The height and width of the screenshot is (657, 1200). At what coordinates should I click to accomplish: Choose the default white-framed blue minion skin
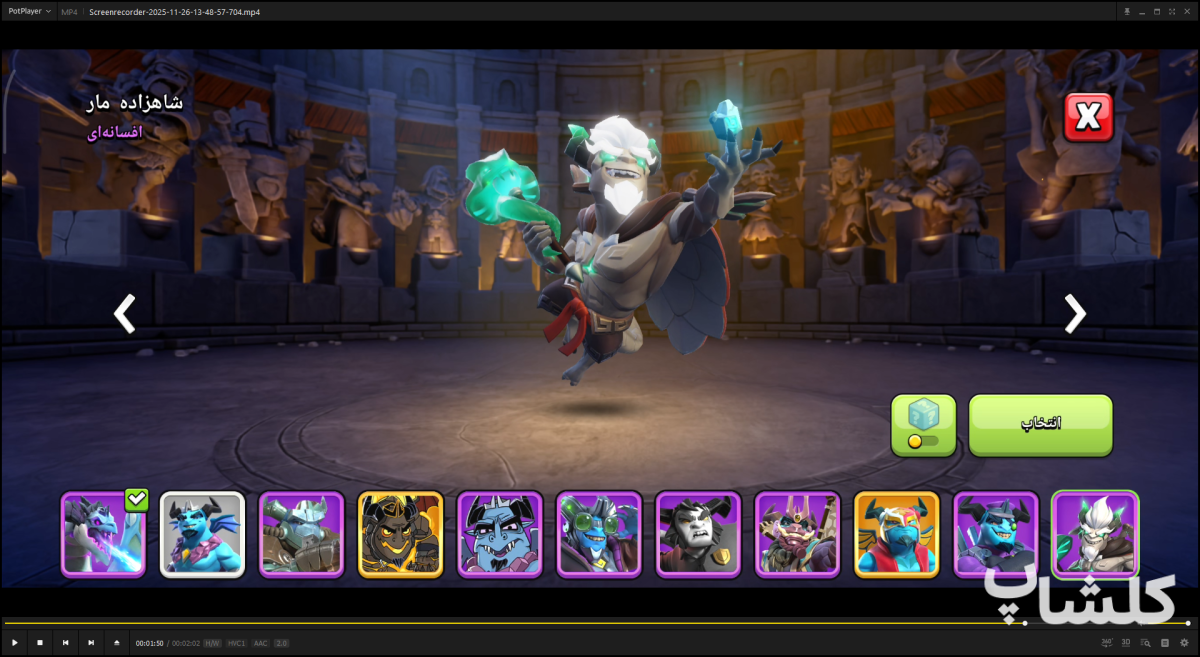pyautogui.click(x=202, y=535)
